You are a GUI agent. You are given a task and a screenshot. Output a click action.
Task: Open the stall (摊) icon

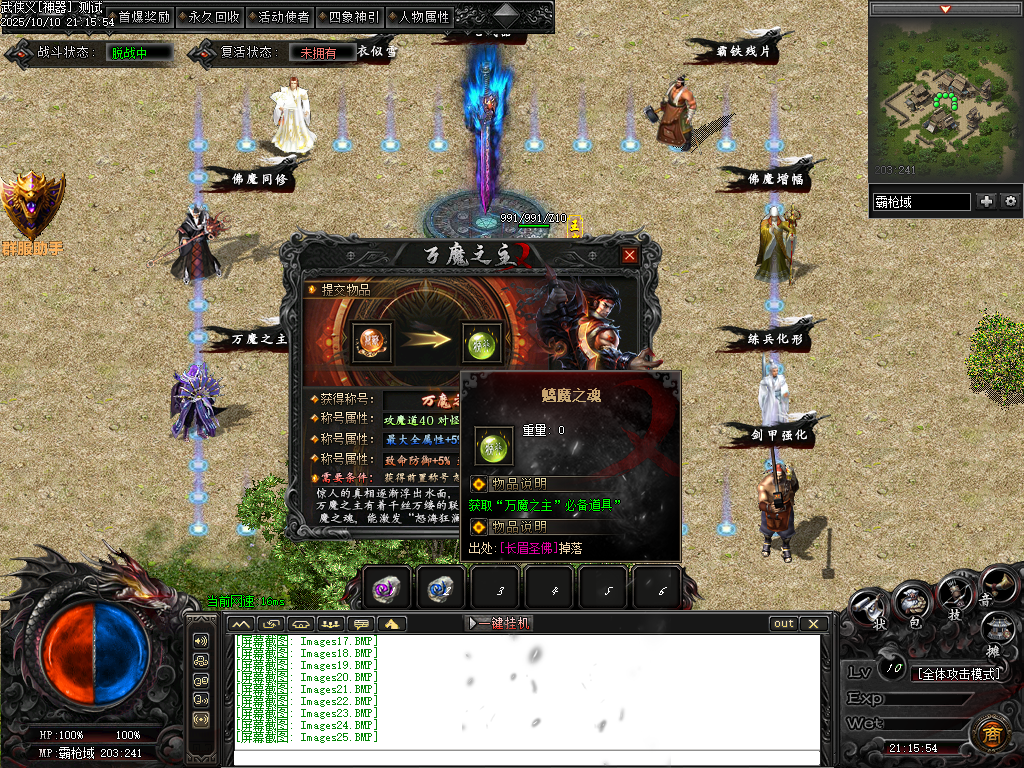pyautogui.click(x=996, y=632)
